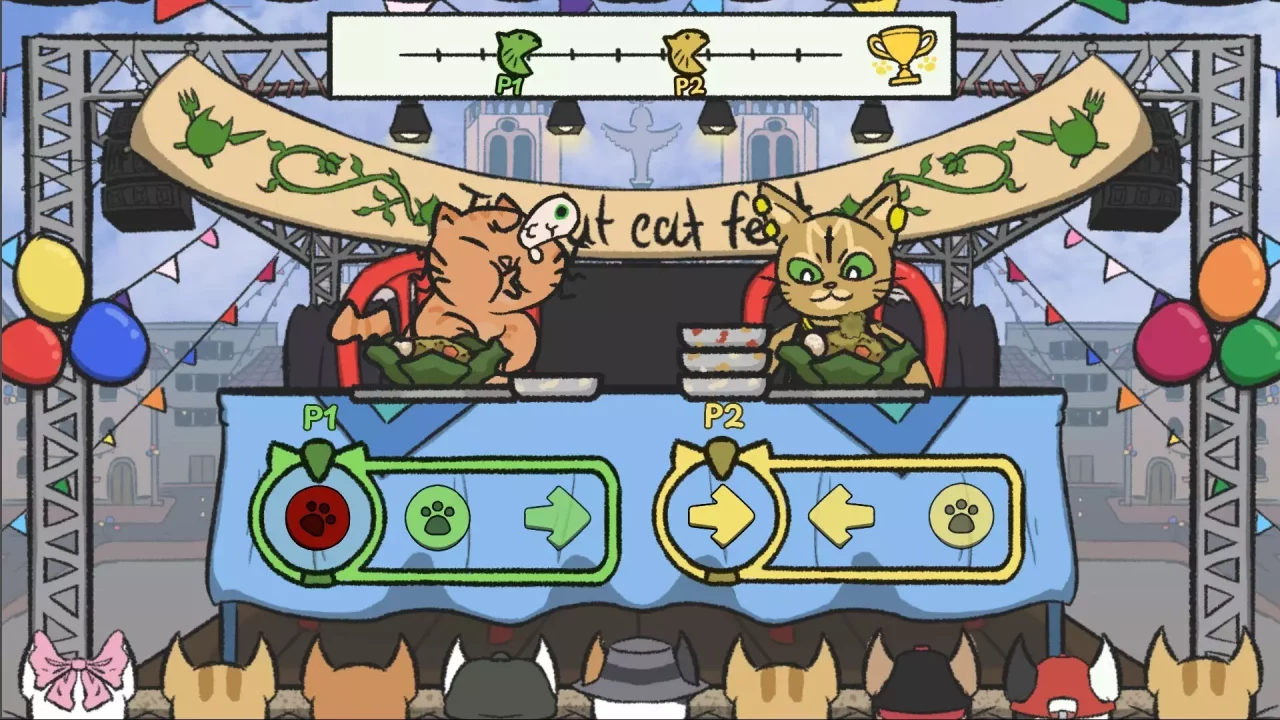Select the yellow paw icon in P2's panel

[x=961, y=518]
